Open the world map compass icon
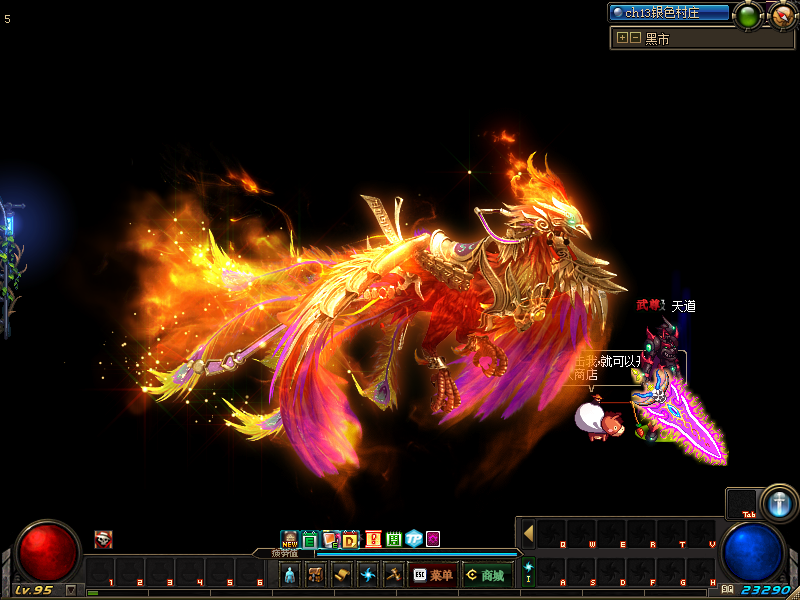This screenshot has width=800, height=600. (x=783, y=15)
